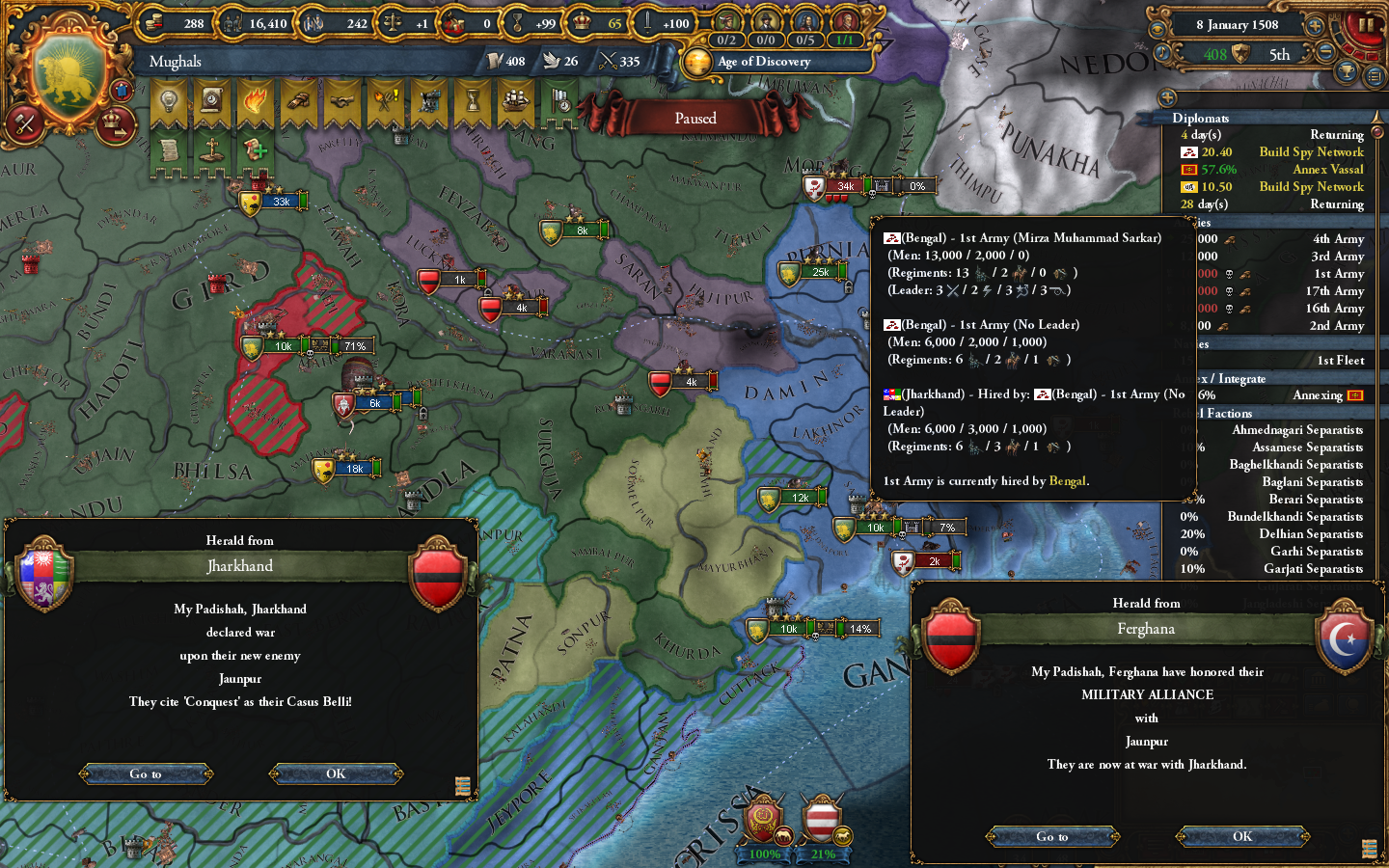This screenshot has width=1389, height=868.
Task: Click Go to in the Jharkhand herald dialog
Action: coord(147,773)
